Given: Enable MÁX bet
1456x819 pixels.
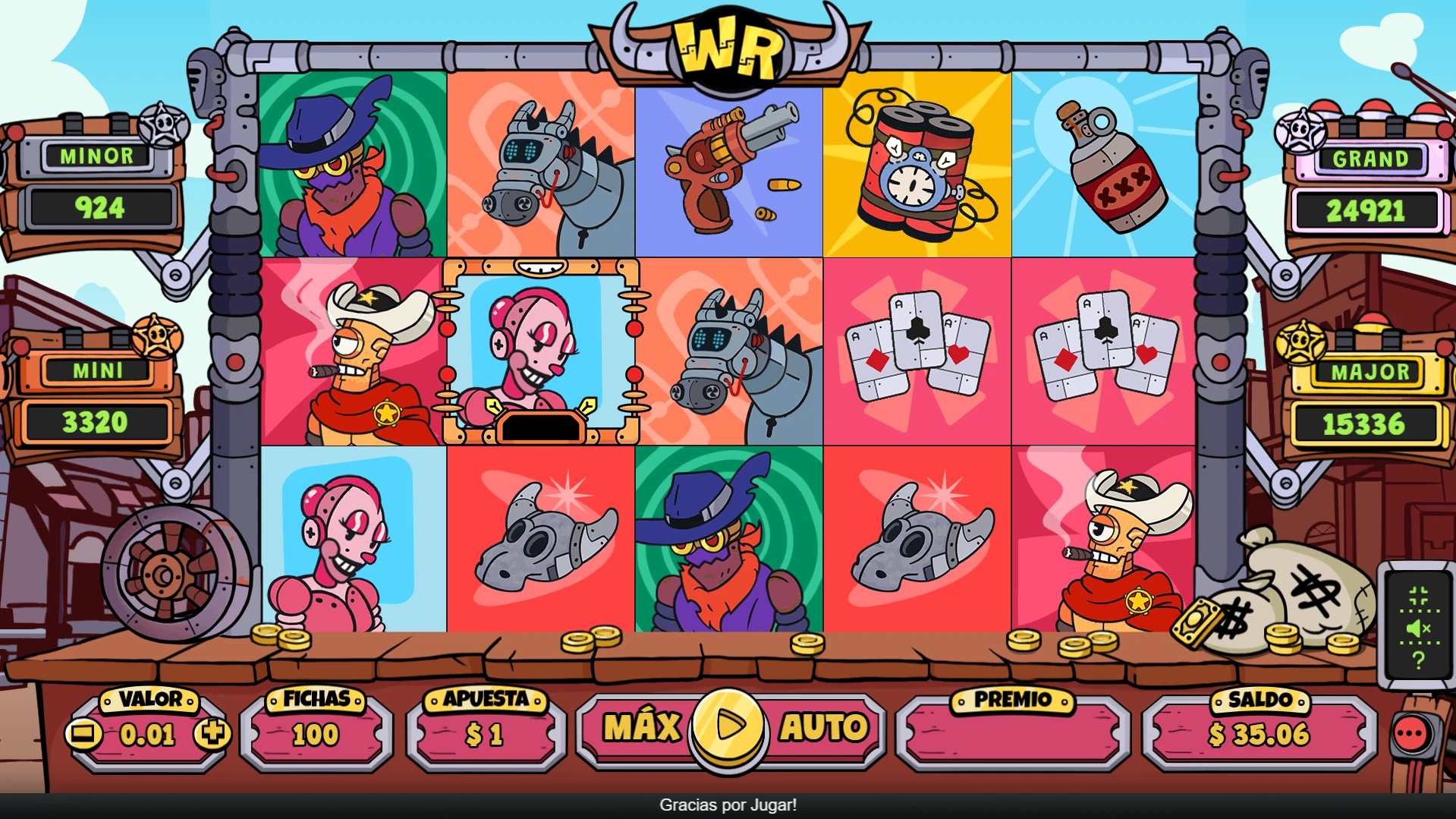Looking at the screenshot, I should (643, 726).
